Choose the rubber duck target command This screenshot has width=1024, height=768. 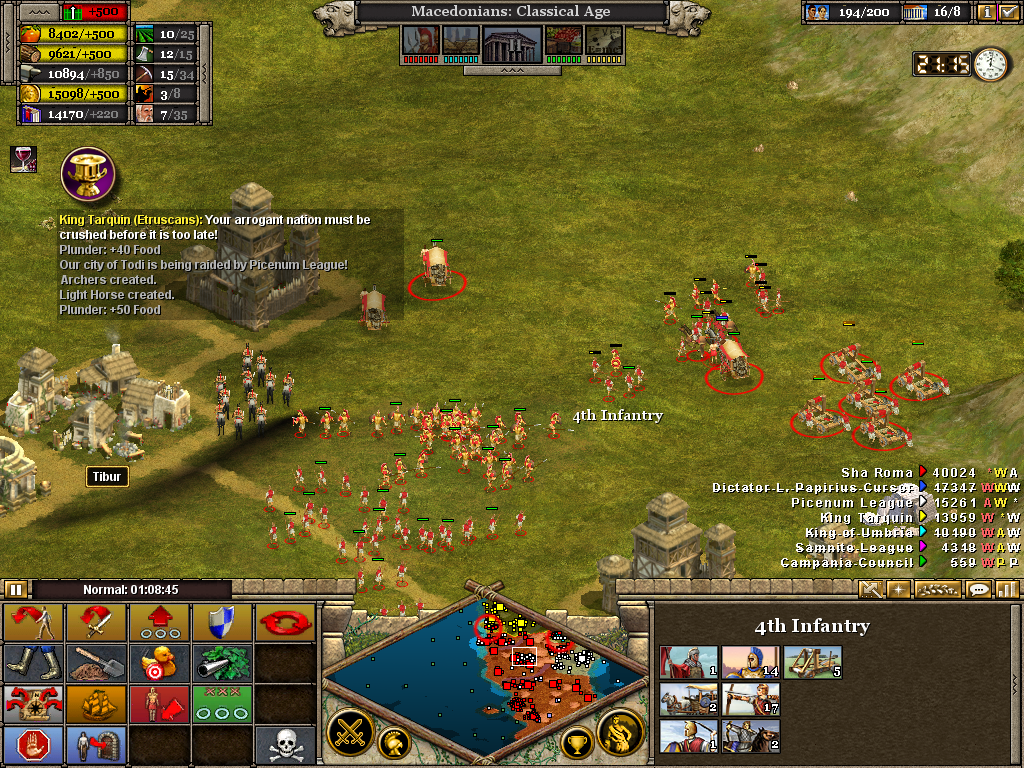[160, 663]
